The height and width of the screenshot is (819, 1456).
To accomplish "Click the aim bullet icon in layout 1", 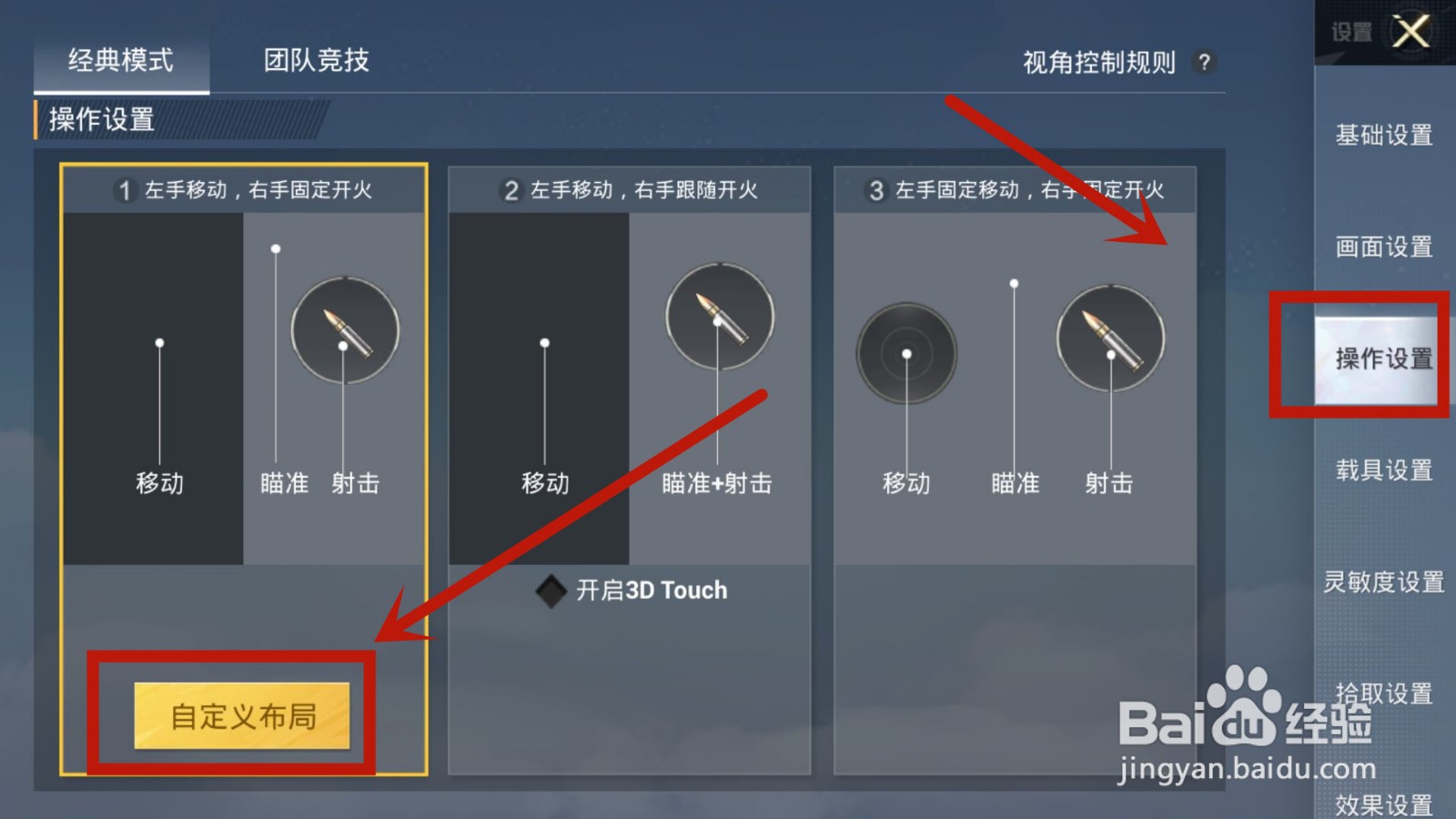I will pos(344,331).
